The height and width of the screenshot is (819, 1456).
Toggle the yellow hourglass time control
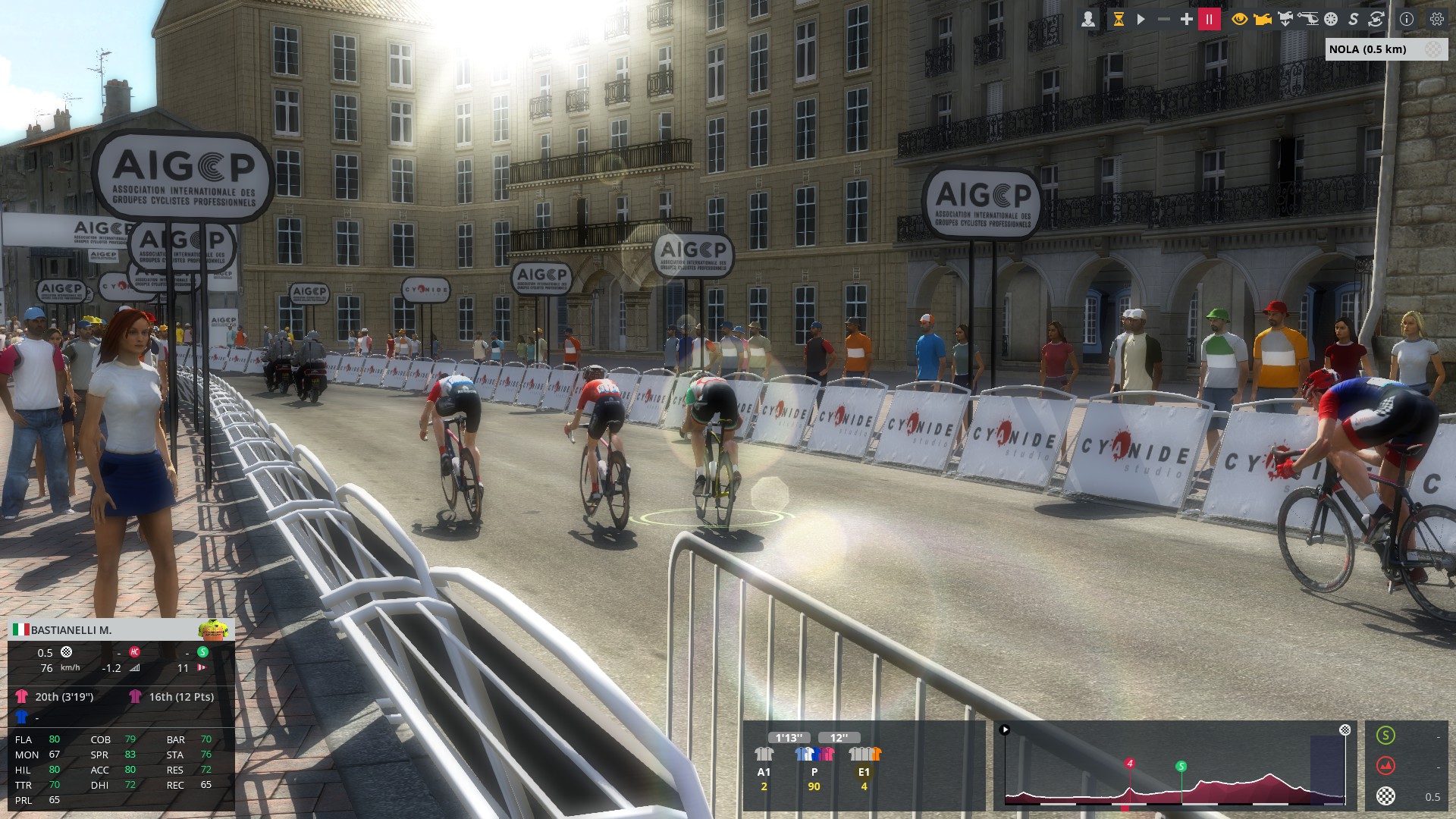point(1118,20)
